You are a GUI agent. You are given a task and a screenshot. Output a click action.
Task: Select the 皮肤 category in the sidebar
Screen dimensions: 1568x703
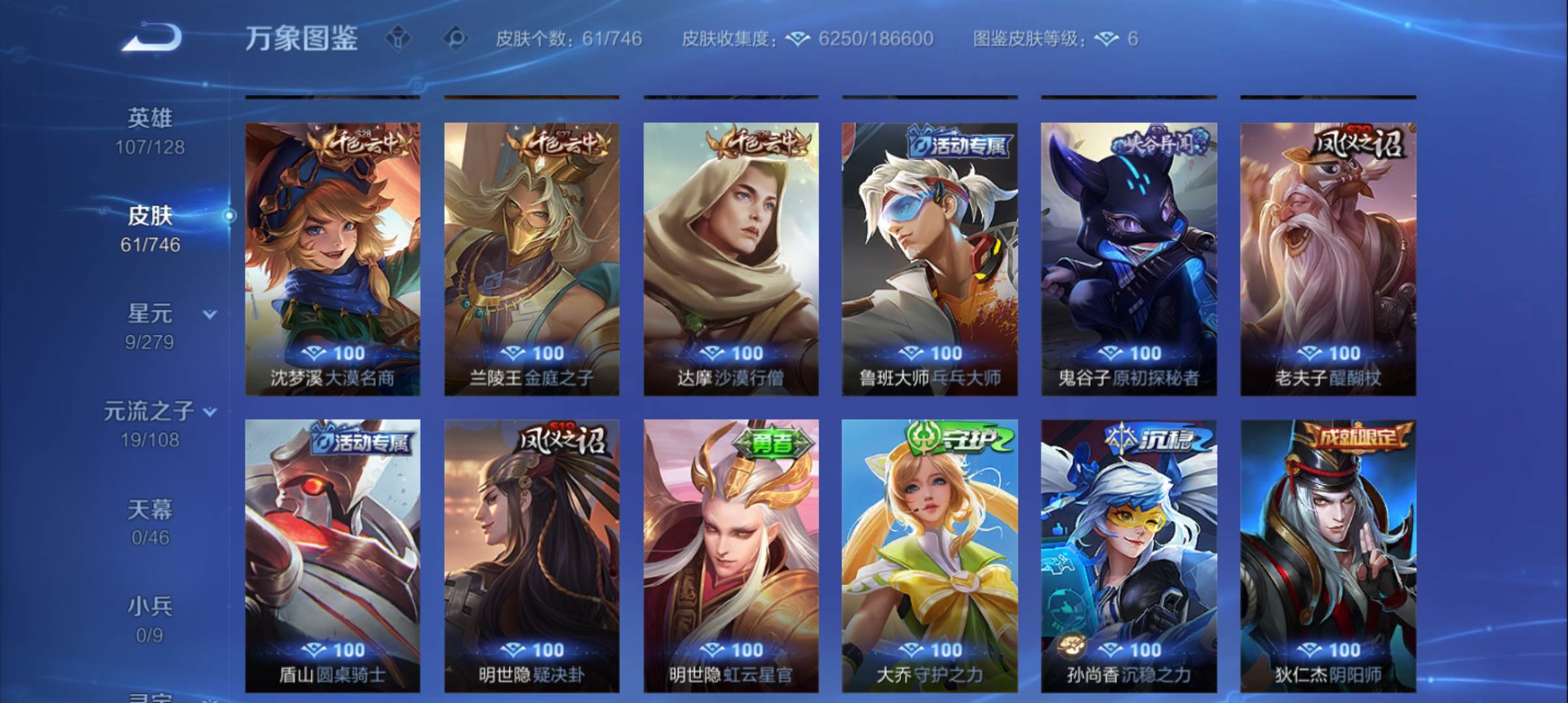pos(150,217)
